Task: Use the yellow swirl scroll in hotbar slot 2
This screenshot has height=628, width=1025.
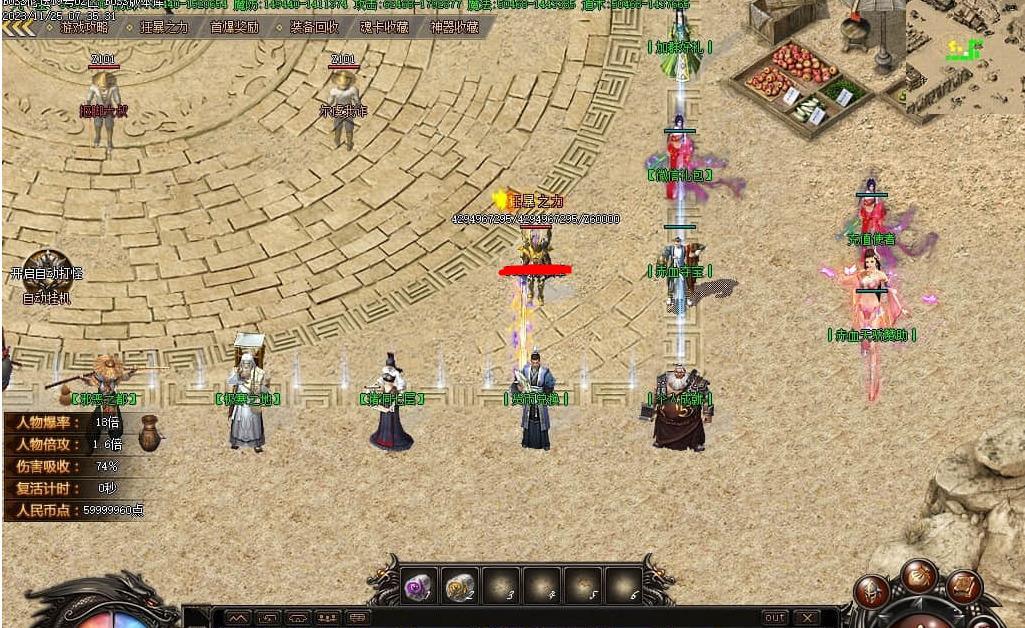Action: point(459,586)
